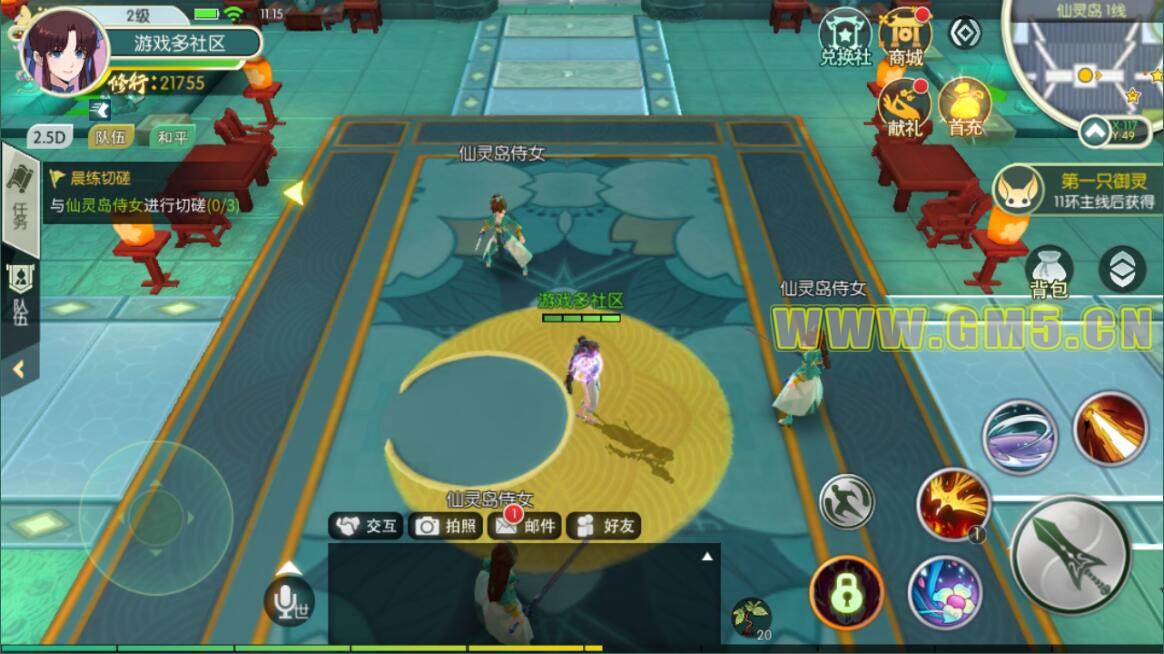The width and height of the screenshot is (1164, 654).
Task: Select the 晨练切磋 quest tracker entry
Action: click(140, 192)
